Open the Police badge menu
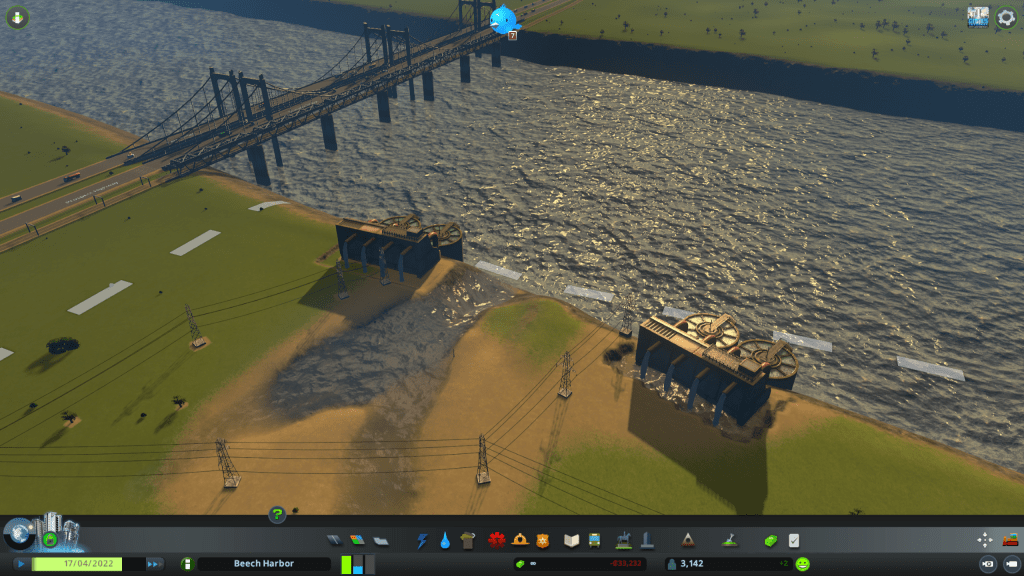Viewport: 1024px width, 576px height. click(x=543, y=540)
